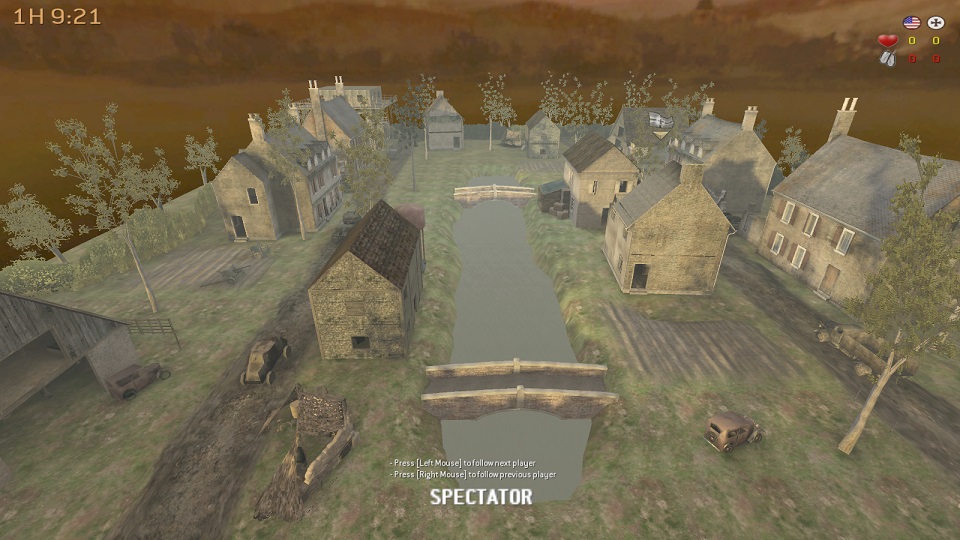Select the dog tags deaths icon
The height and width of the screenshot is (540, 960).
887,58
